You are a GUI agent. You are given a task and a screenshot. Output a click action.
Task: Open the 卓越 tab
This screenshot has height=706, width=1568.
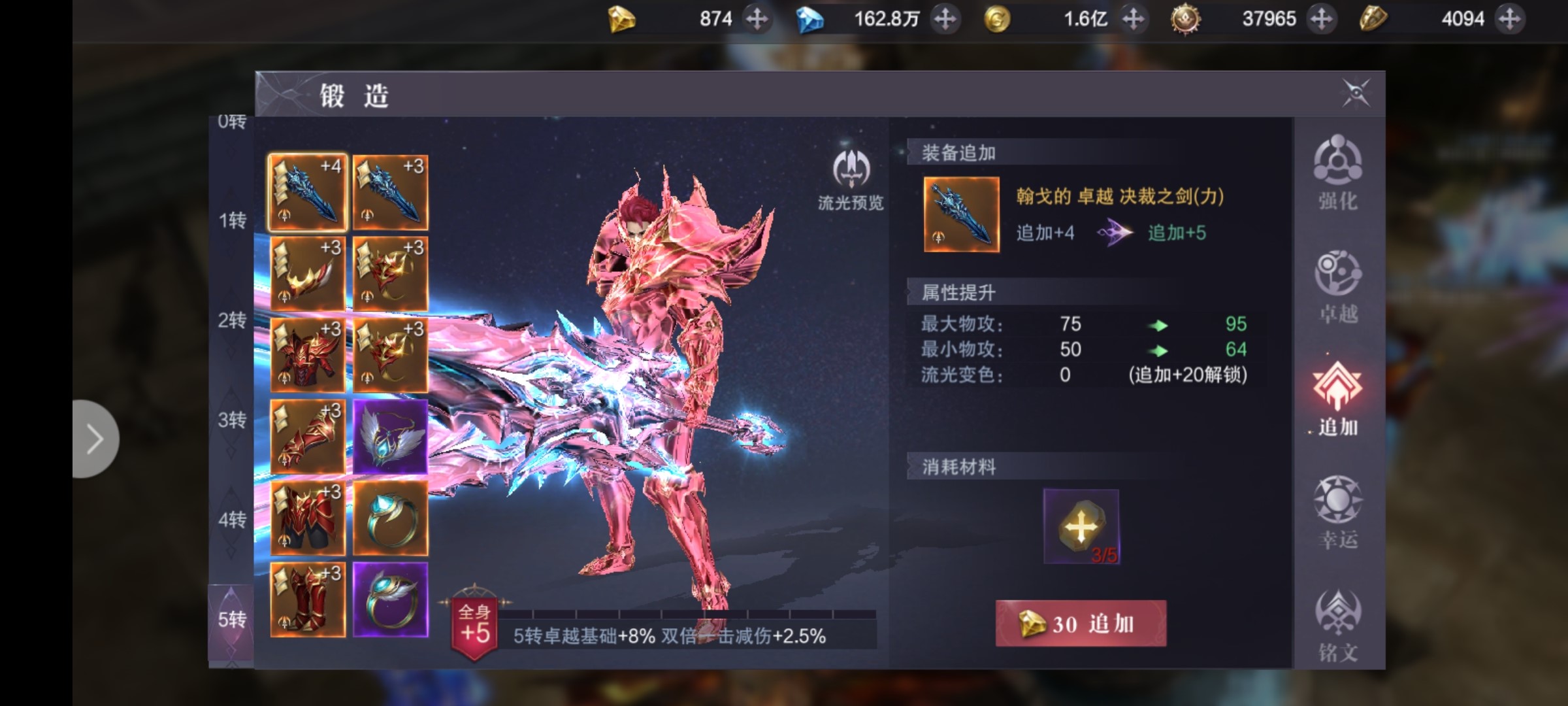1337,286
